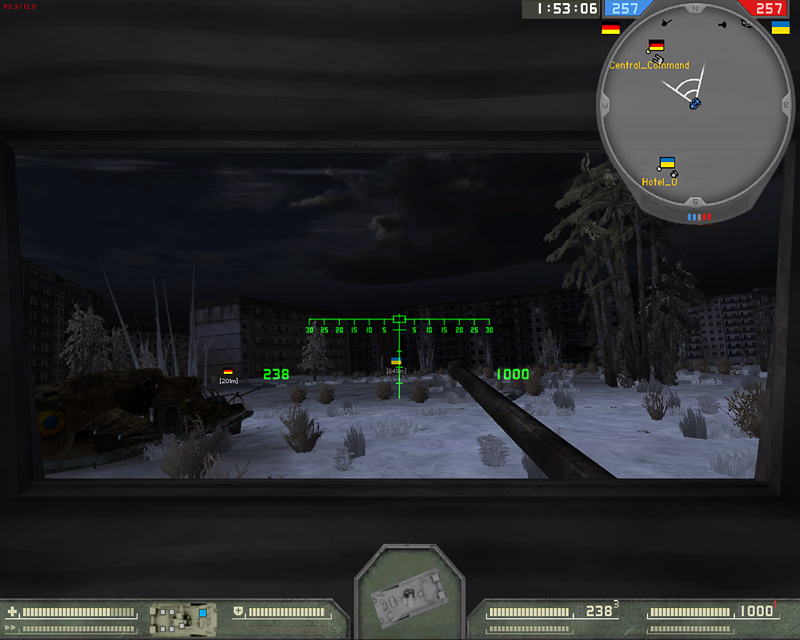Select the Central_Command flag marker on the minimap
This screenshot has height=640, width=800.
(x=656, y=46)
